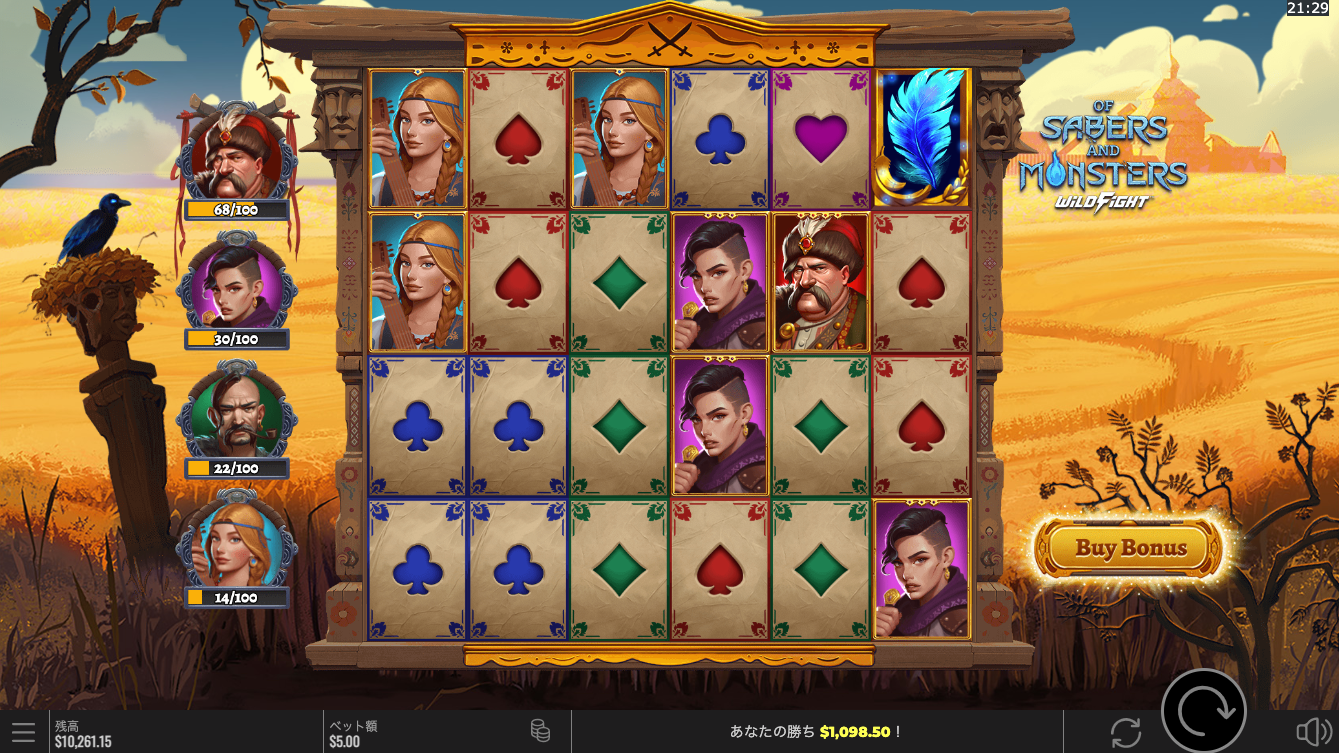Open the autoplay spin settings

tap(1125, 732)
